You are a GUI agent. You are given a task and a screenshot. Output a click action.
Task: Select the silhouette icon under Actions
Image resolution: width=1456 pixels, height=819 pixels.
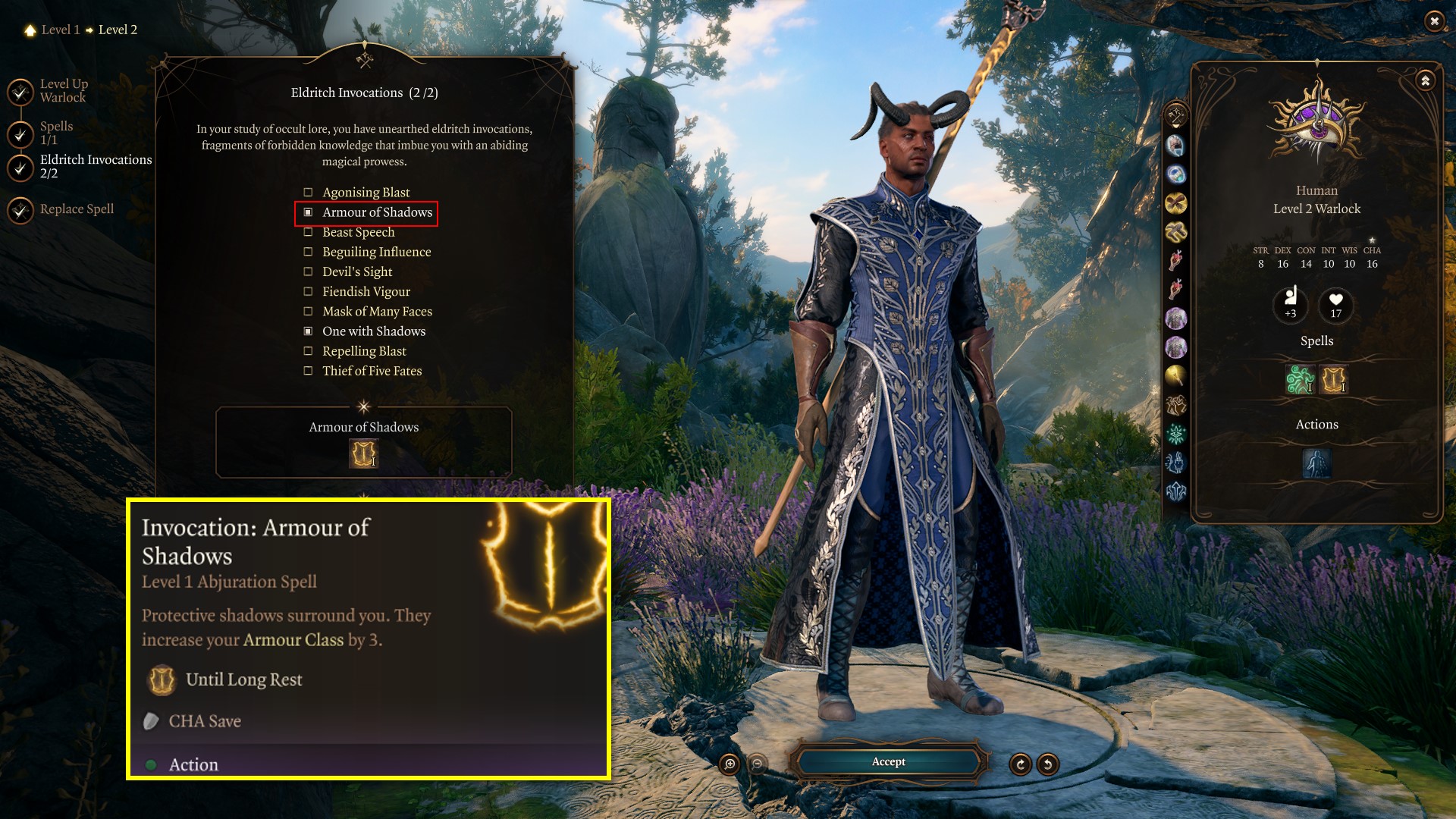click(1316, 463)
